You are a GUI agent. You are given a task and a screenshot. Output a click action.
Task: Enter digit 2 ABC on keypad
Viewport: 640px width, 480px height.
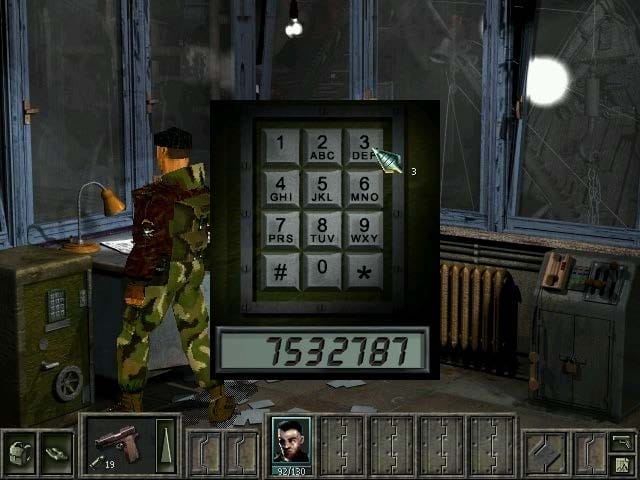[x=322, y=146]
